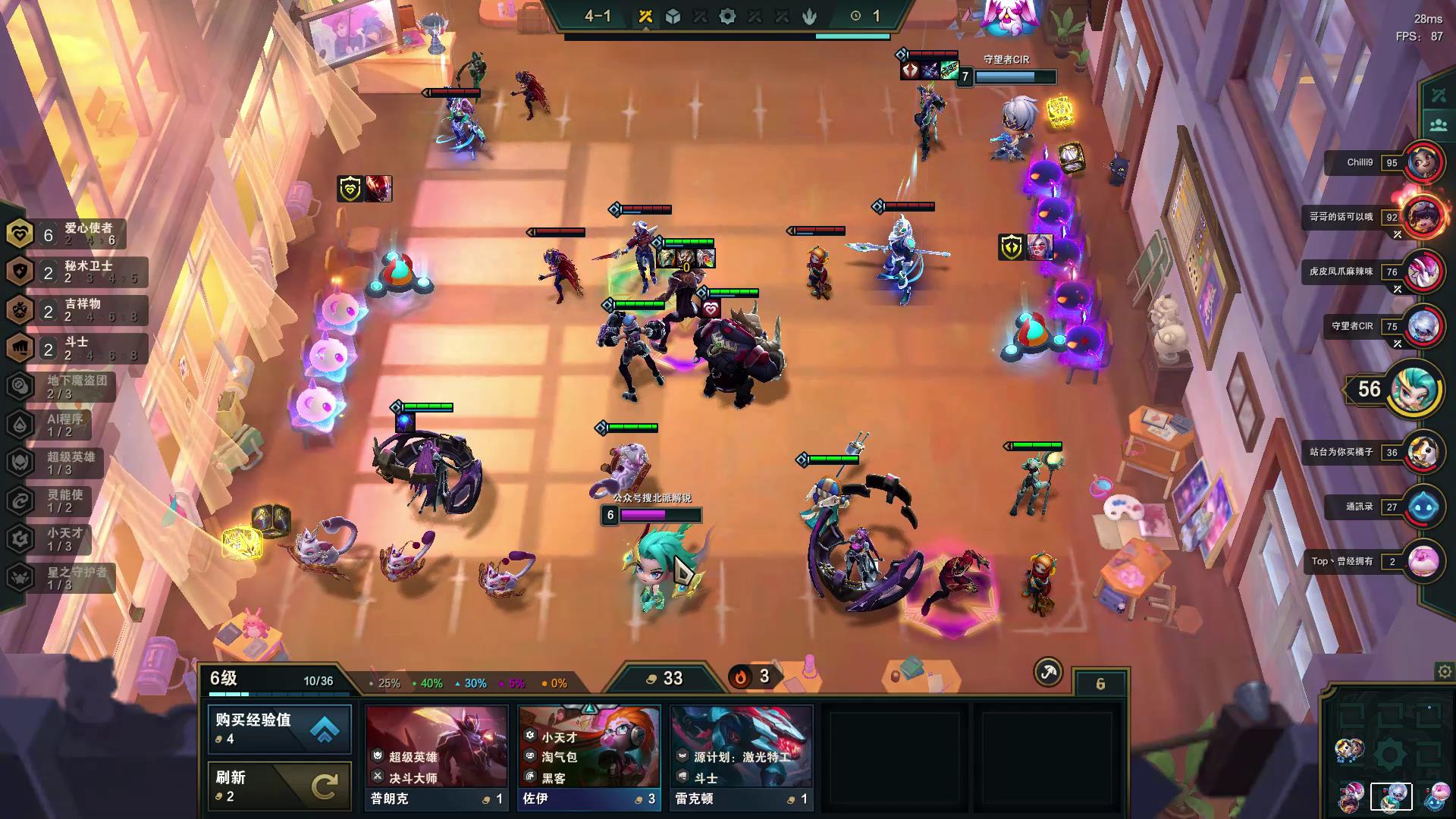Image resolution: width=1456 pixels, height=819 pixels.
Task: Refresh the shop with 刷新
Action: tap(279, 786)
